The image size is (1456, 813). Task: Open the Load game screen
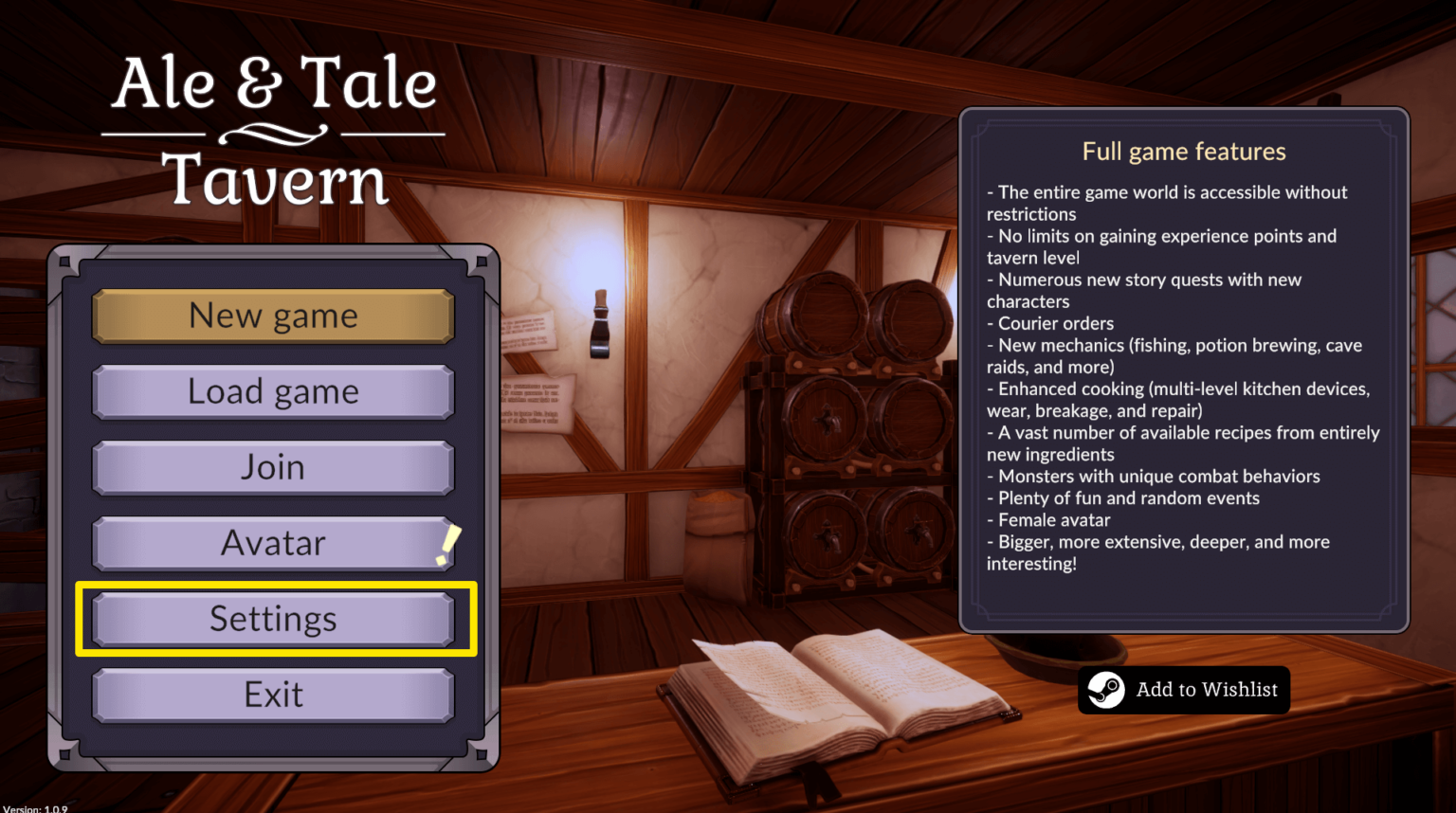(273, 391)
